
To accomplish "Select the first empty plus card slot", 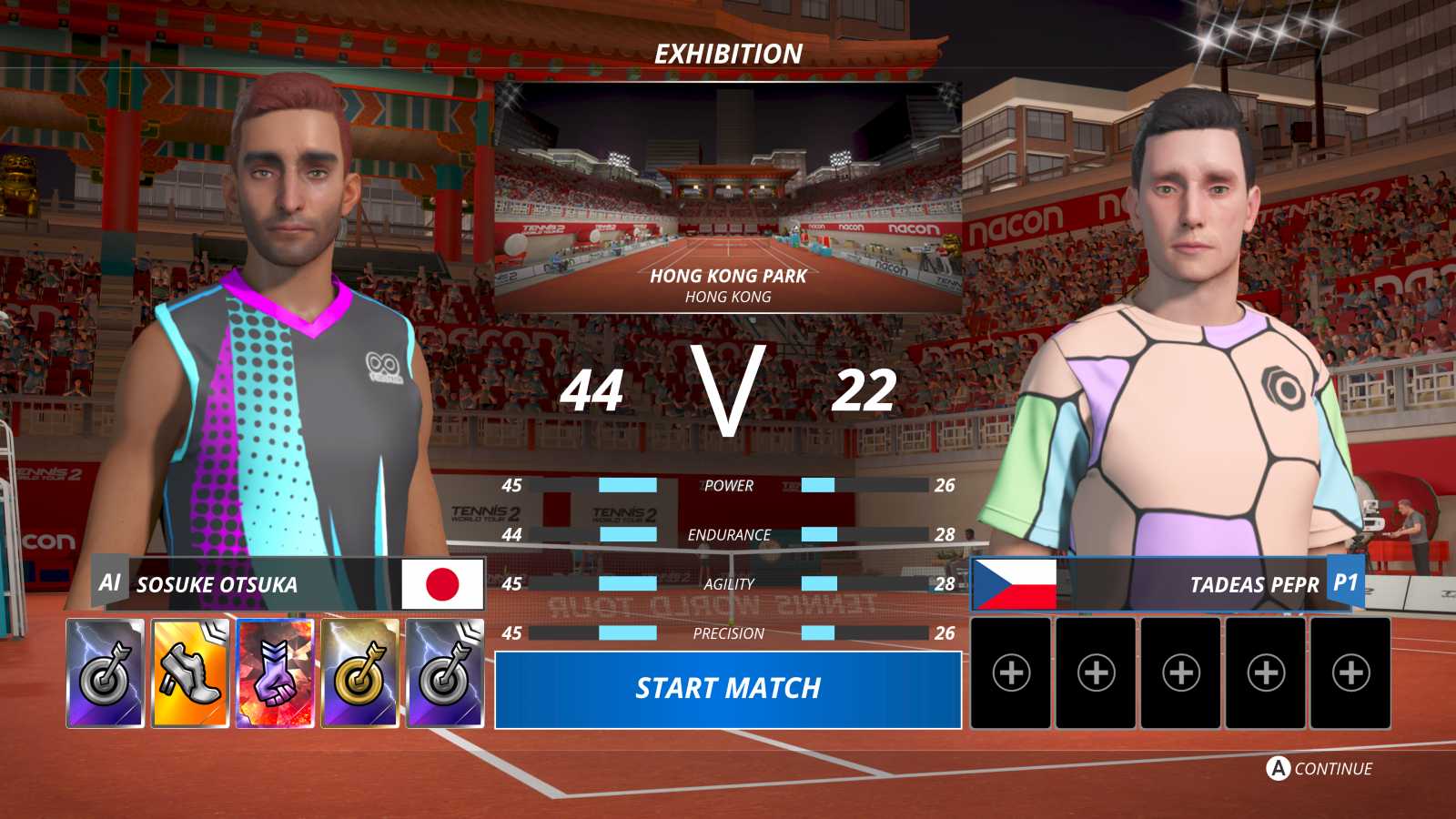I will [x=1010, y=673].
